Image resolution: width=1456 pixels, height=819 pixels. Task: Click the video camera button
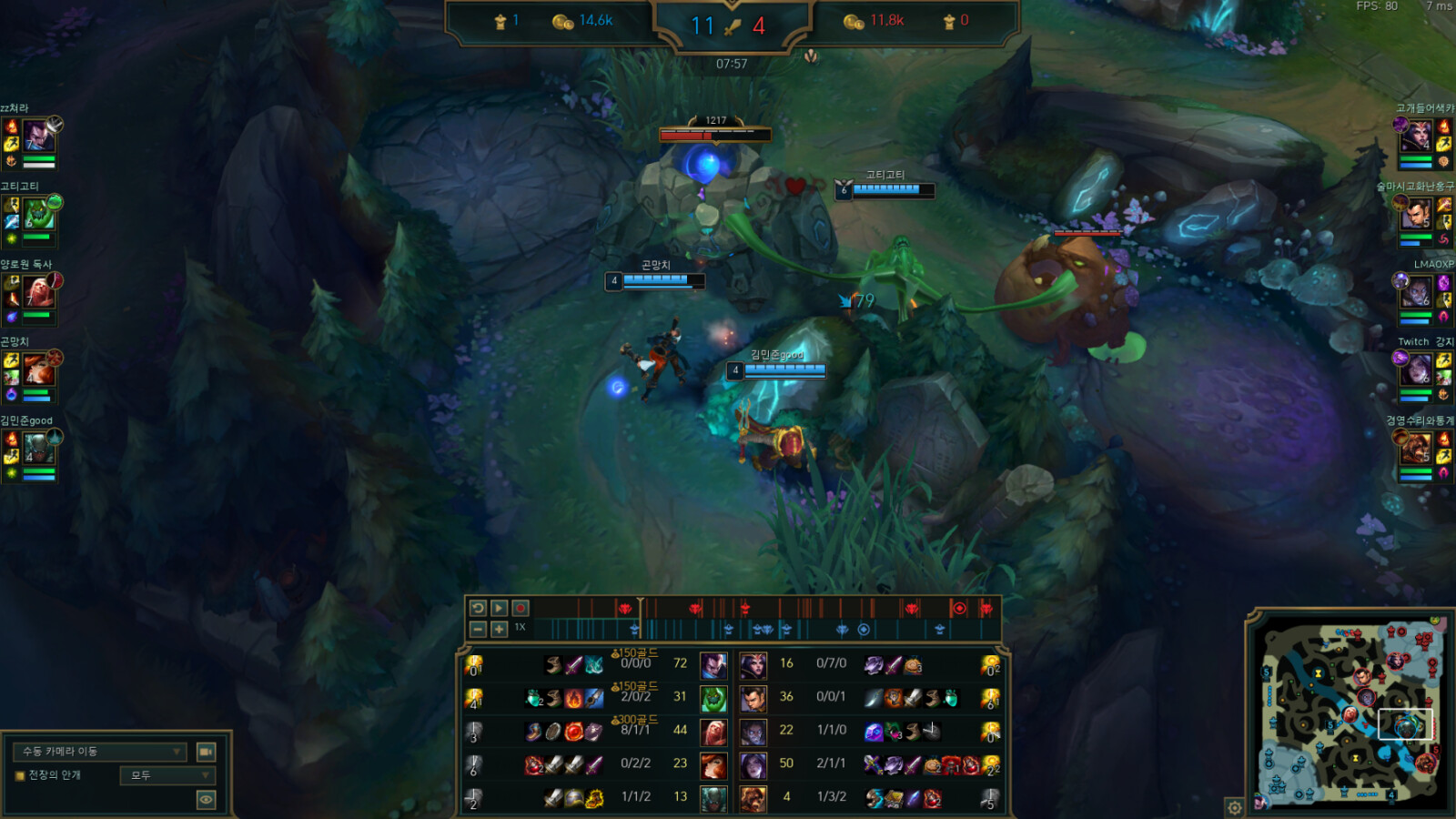coord(207,752)
